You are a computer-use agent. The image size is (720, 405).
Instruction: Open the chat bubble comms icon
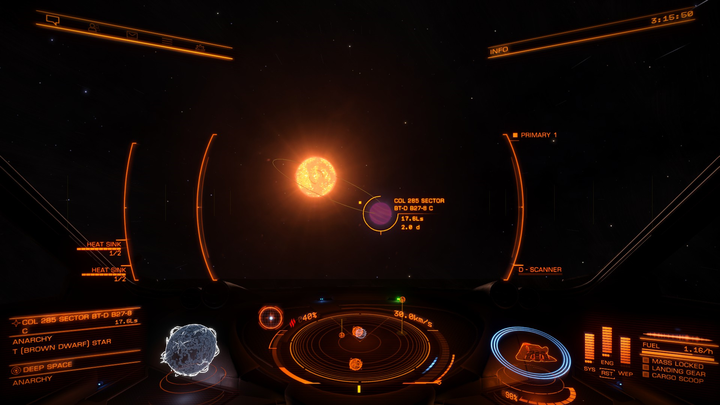tap(53, 20)
